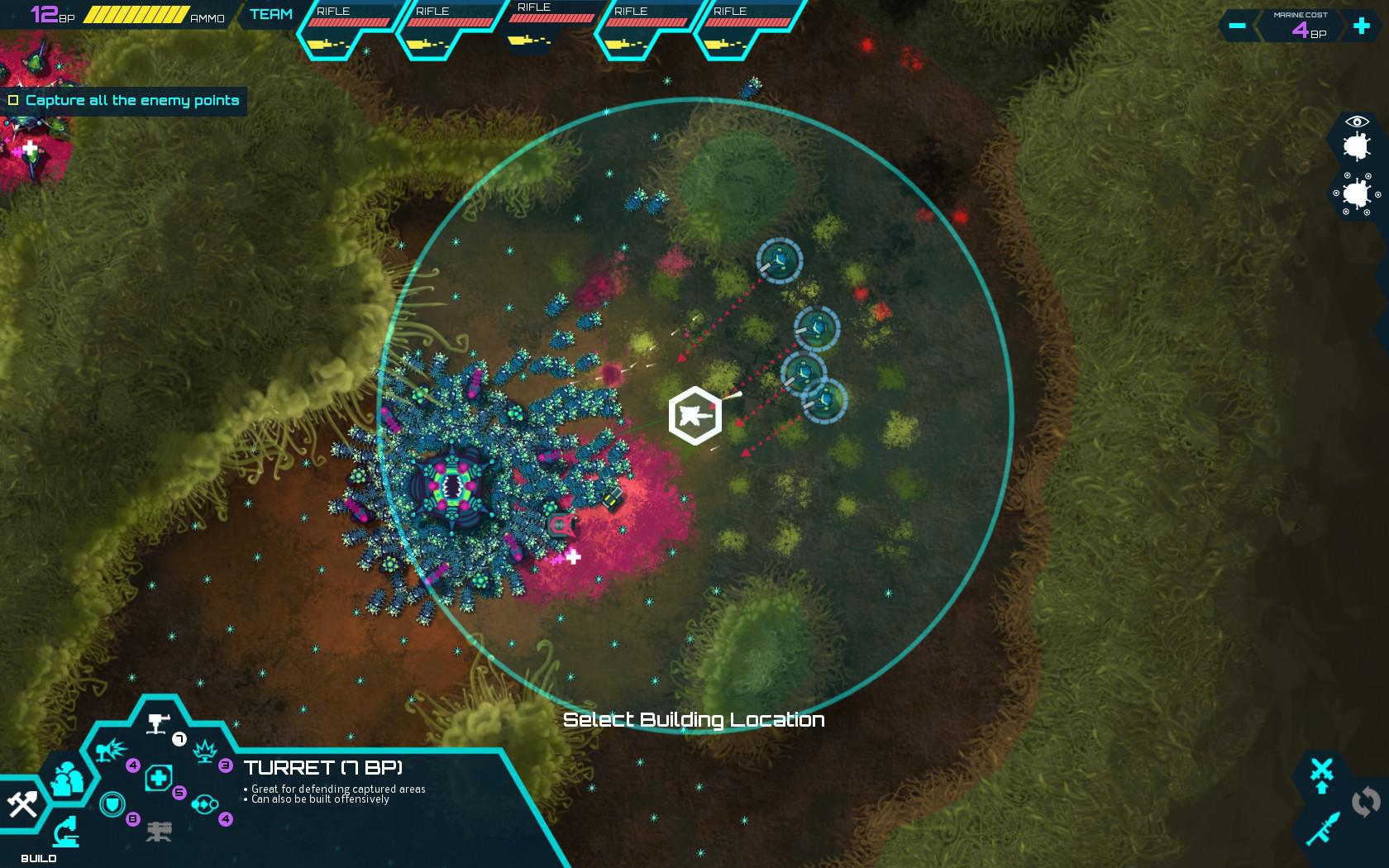Select the Turret build option

(x=156, y=723)
